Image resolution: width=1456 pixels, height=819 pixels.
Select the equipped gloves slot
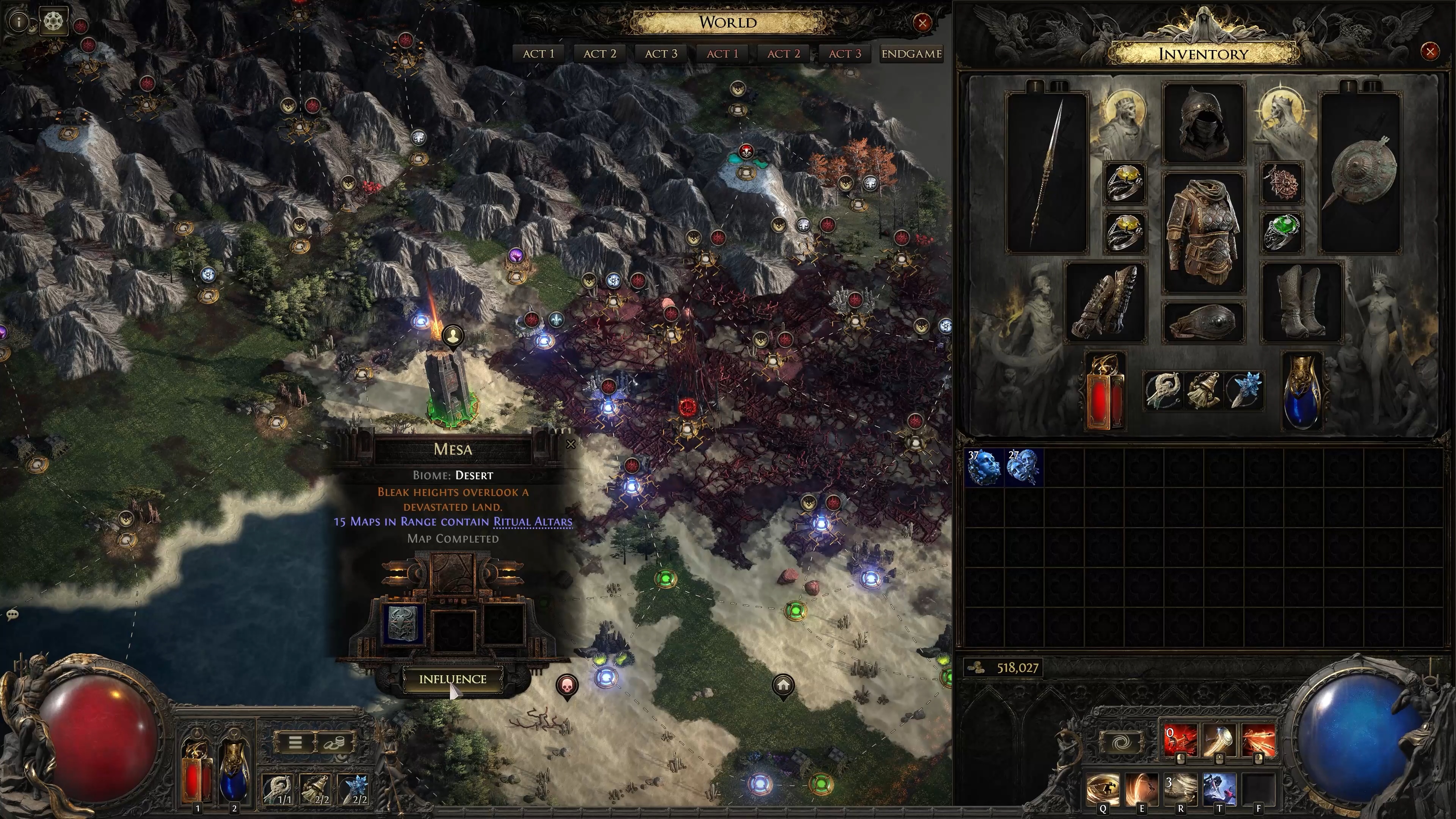1105,303
